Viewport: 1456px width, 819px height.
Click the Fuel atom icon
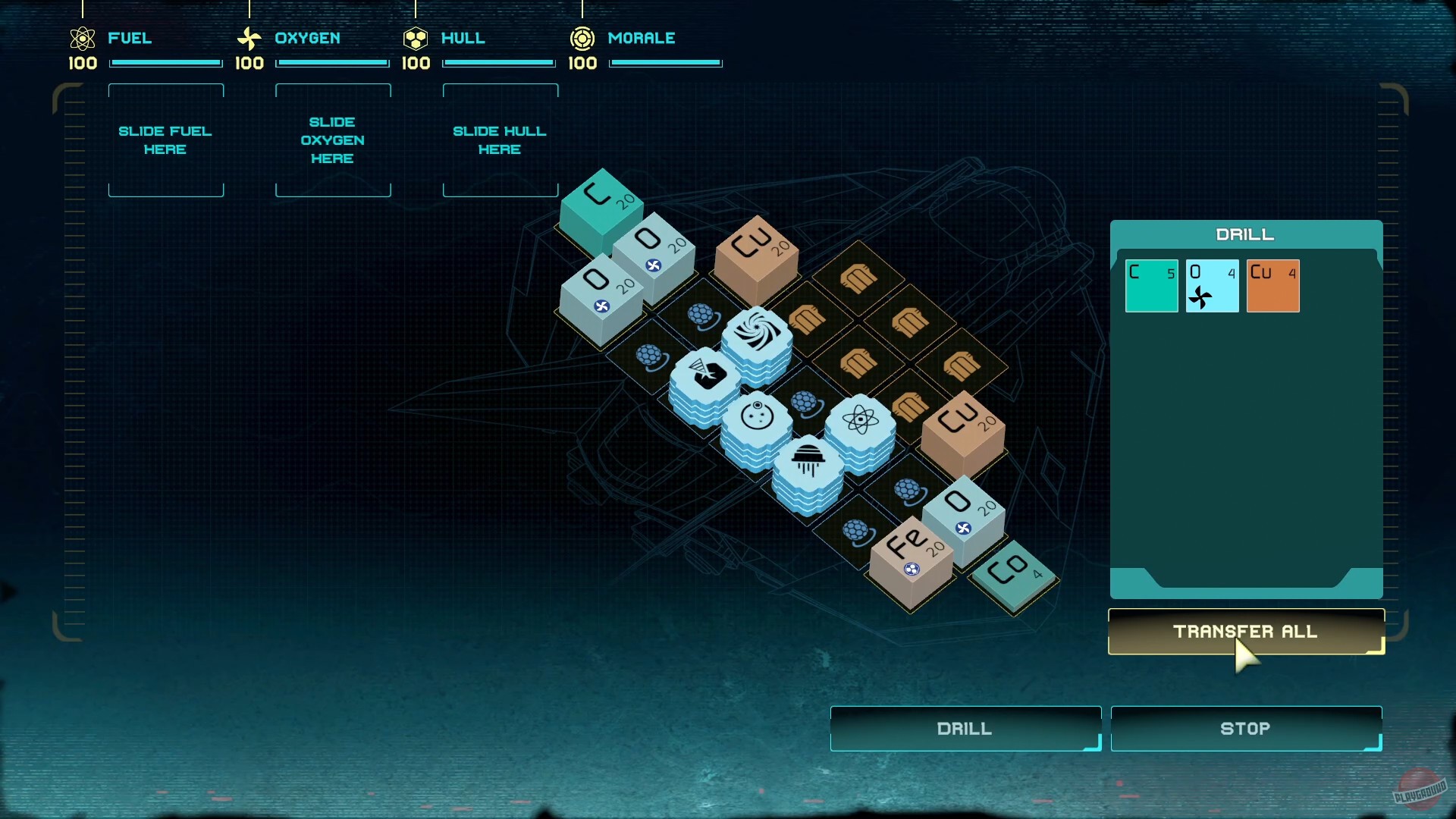point(83,39)
